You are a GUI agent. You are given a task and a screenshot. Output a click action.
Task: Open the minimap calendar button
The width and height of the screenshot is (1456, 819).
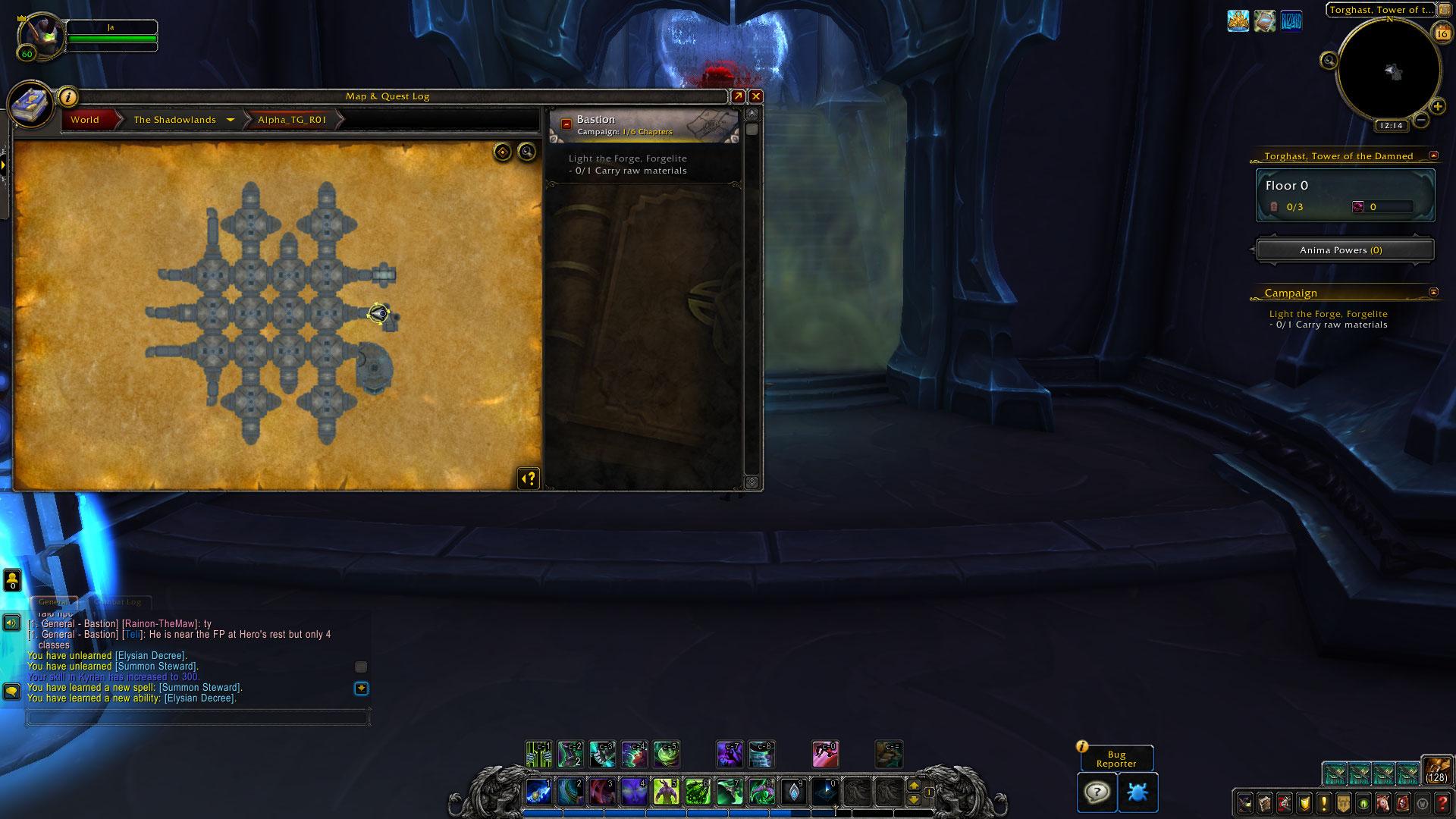[x=1442, y=32]
